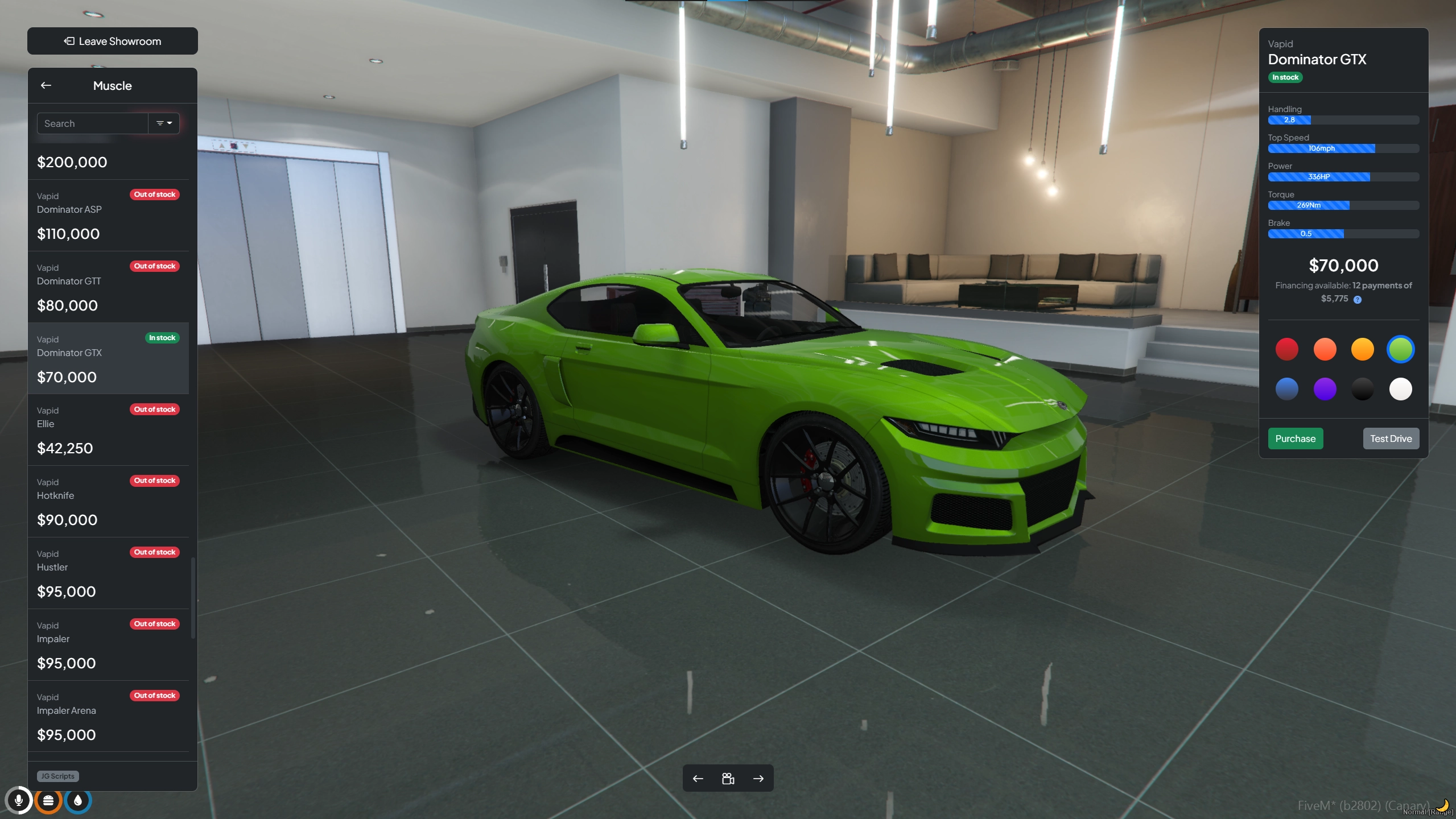
Task: Select the purple paint color swatch
Action: [1324, 389]
